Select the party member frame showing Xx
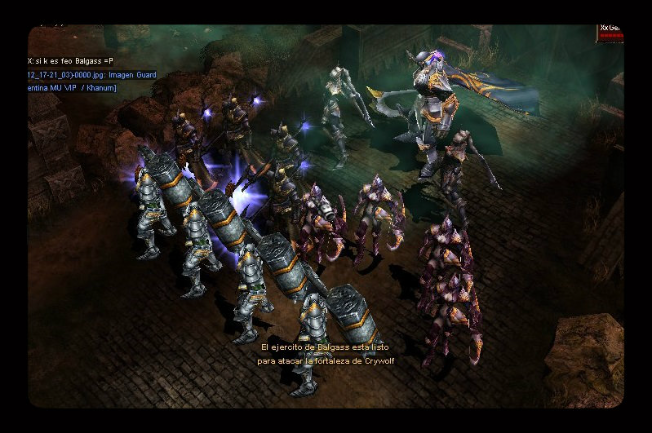Screen dimensions: 652x433 point(610,34)
